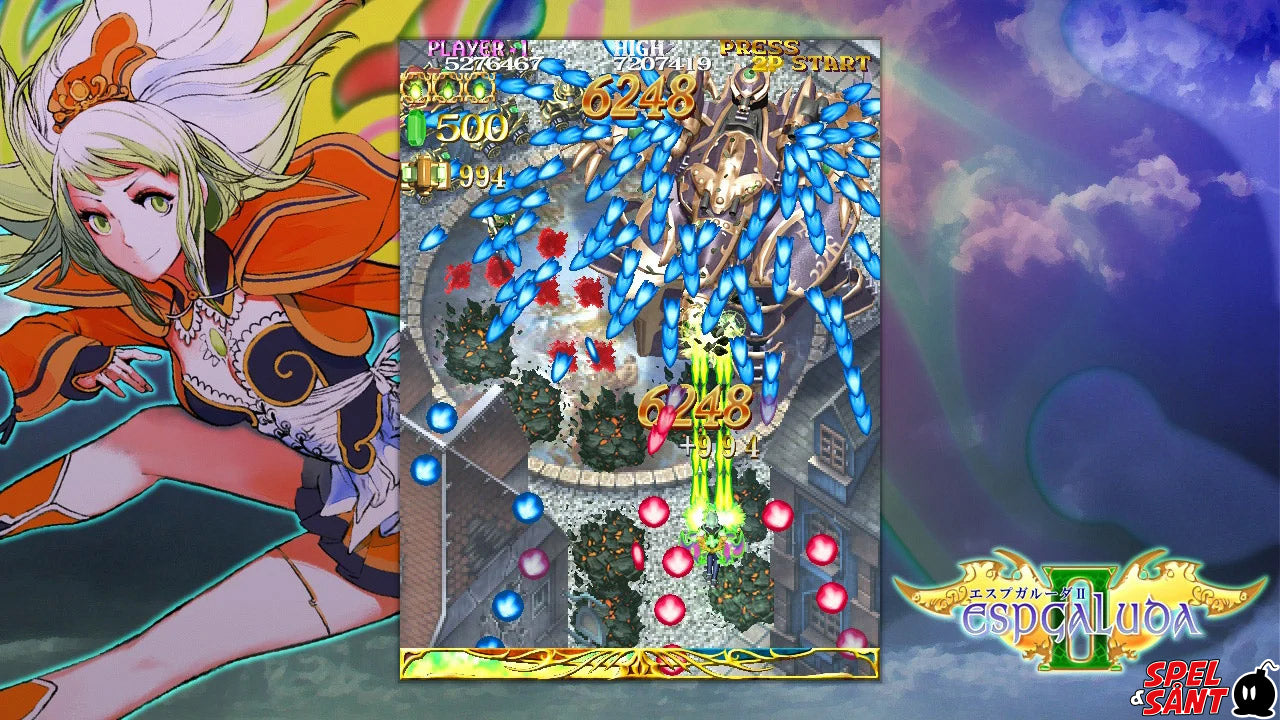Click the green gem counter icon
Screen dimensions: 1280x720
(416, 128)
